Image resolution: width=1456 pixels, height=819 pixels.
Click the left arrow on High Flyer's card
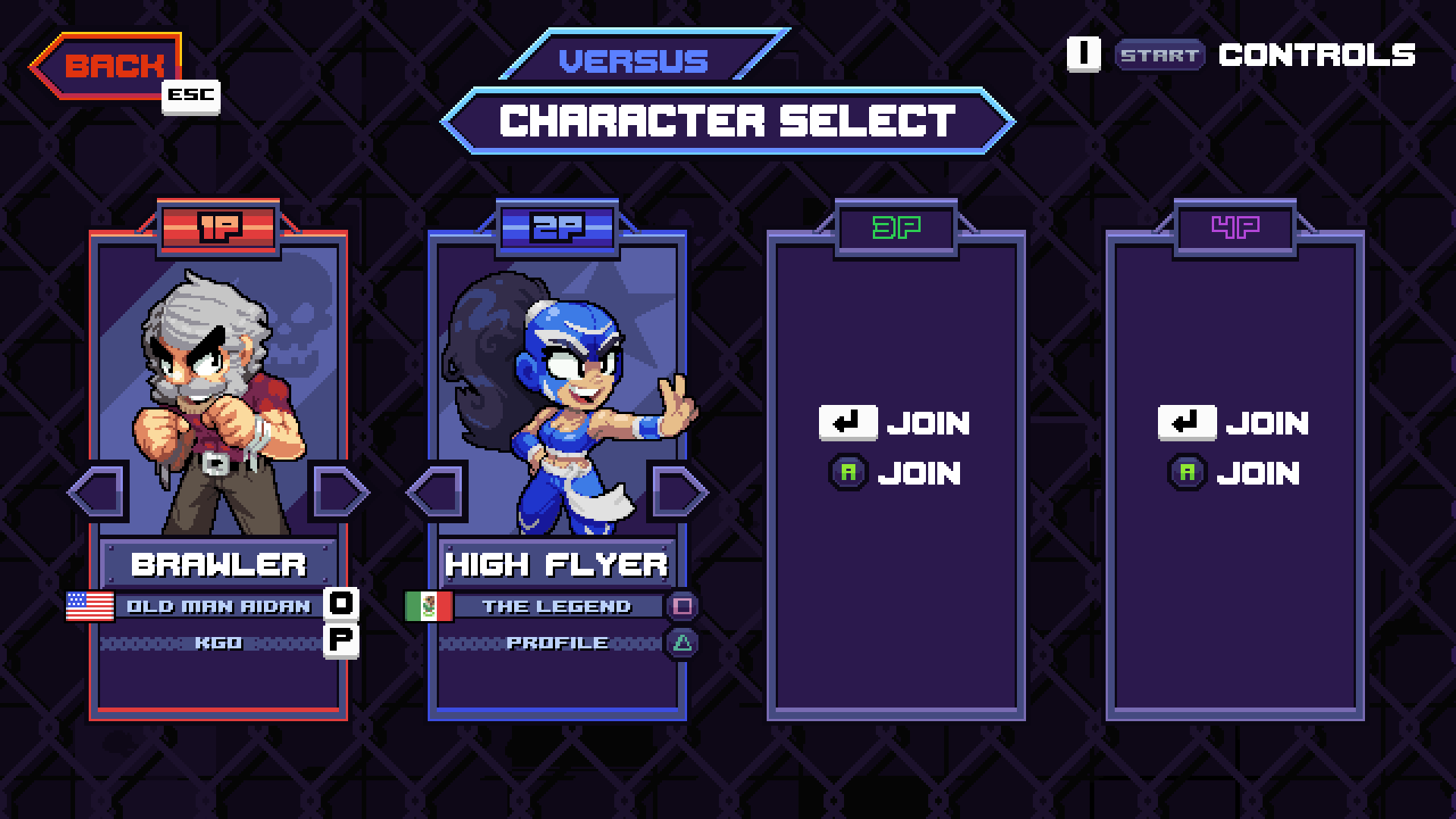(436, 491)
